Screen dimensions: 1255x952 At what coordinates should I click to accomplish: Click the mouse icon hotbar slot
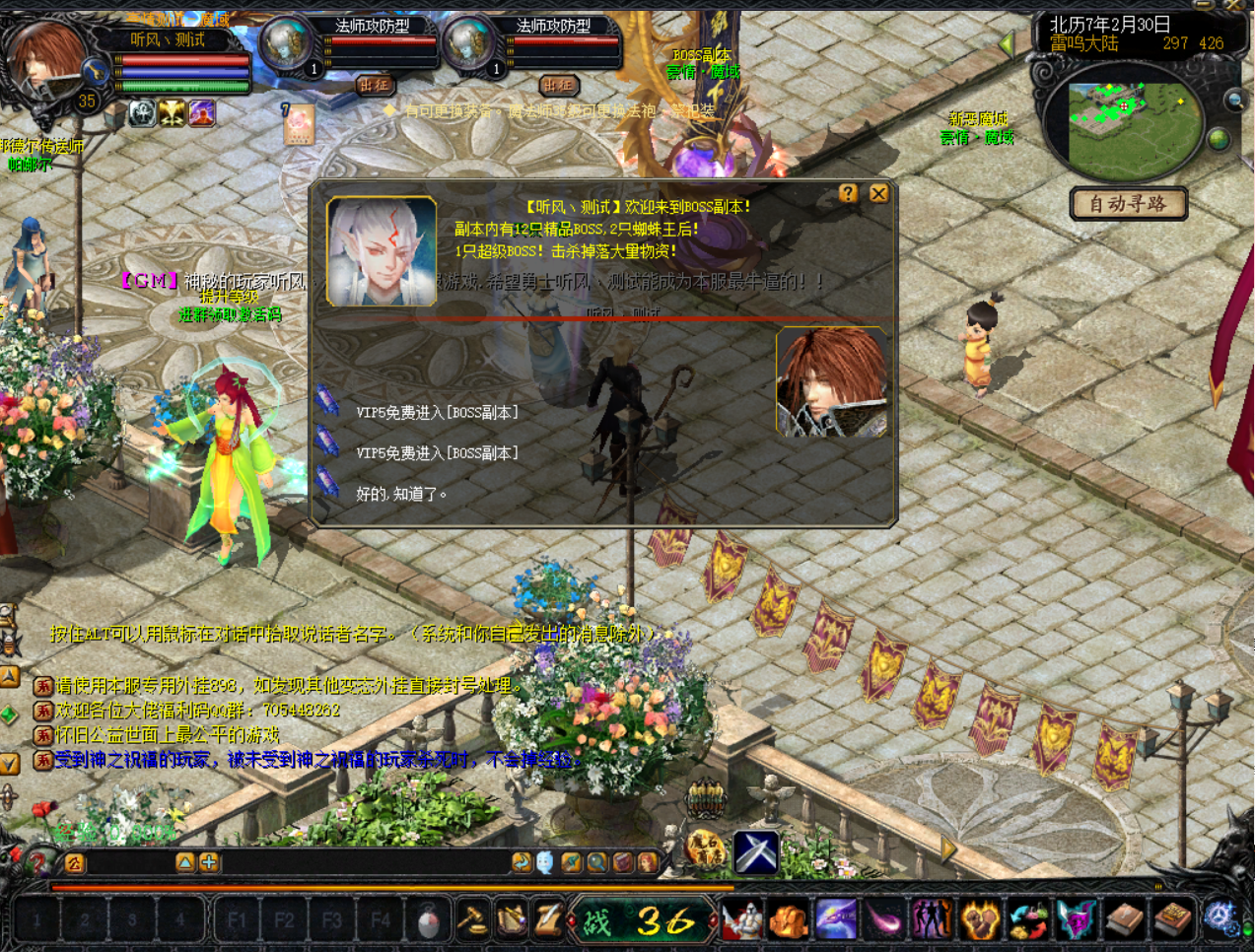[x=428, y=920]
